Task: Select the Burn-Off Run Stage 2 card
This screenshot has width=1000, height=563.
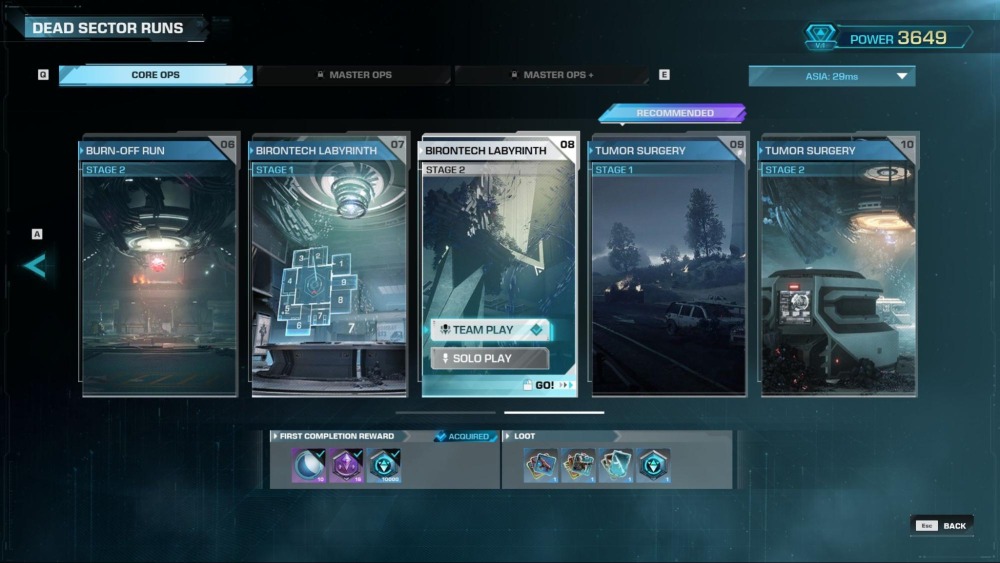Action: pyautogui.click(x=158, y=268)
